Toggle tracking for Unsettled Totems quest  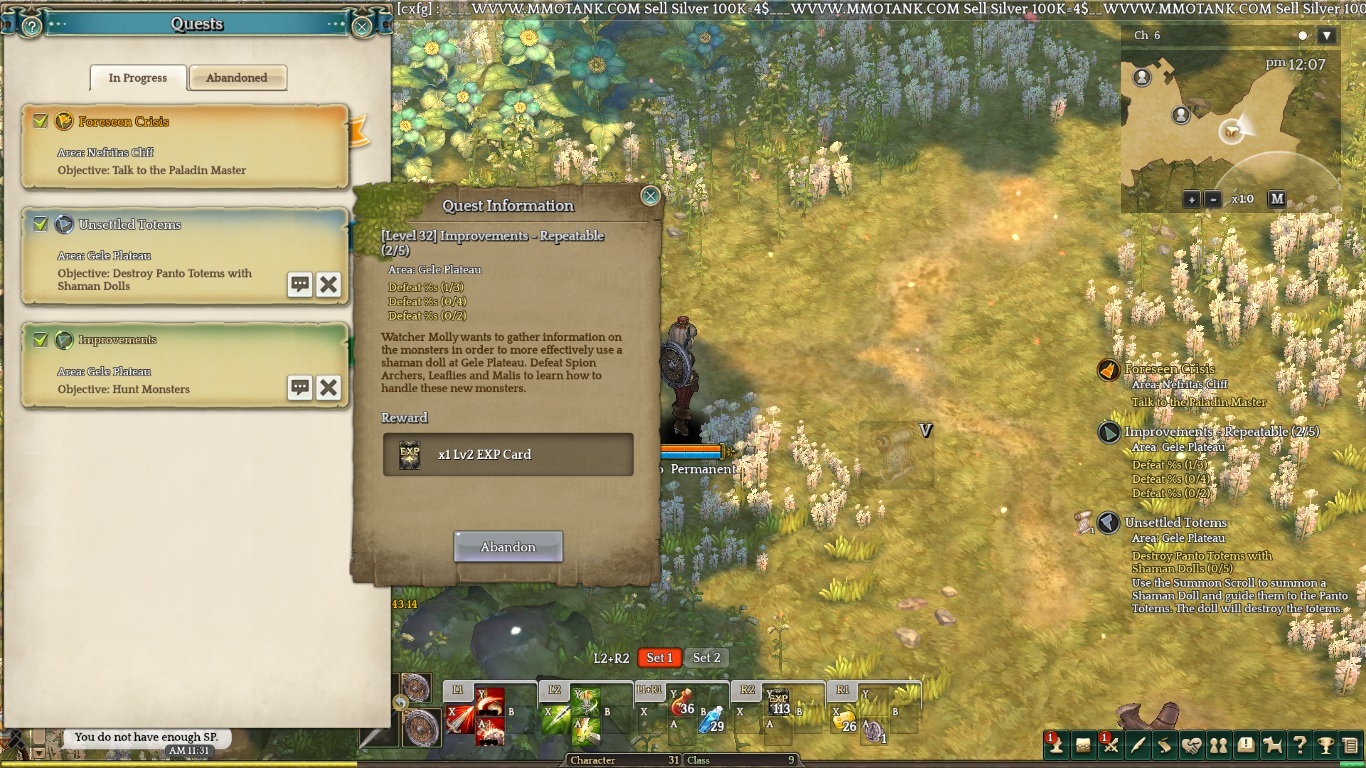(x=40, y=224)
